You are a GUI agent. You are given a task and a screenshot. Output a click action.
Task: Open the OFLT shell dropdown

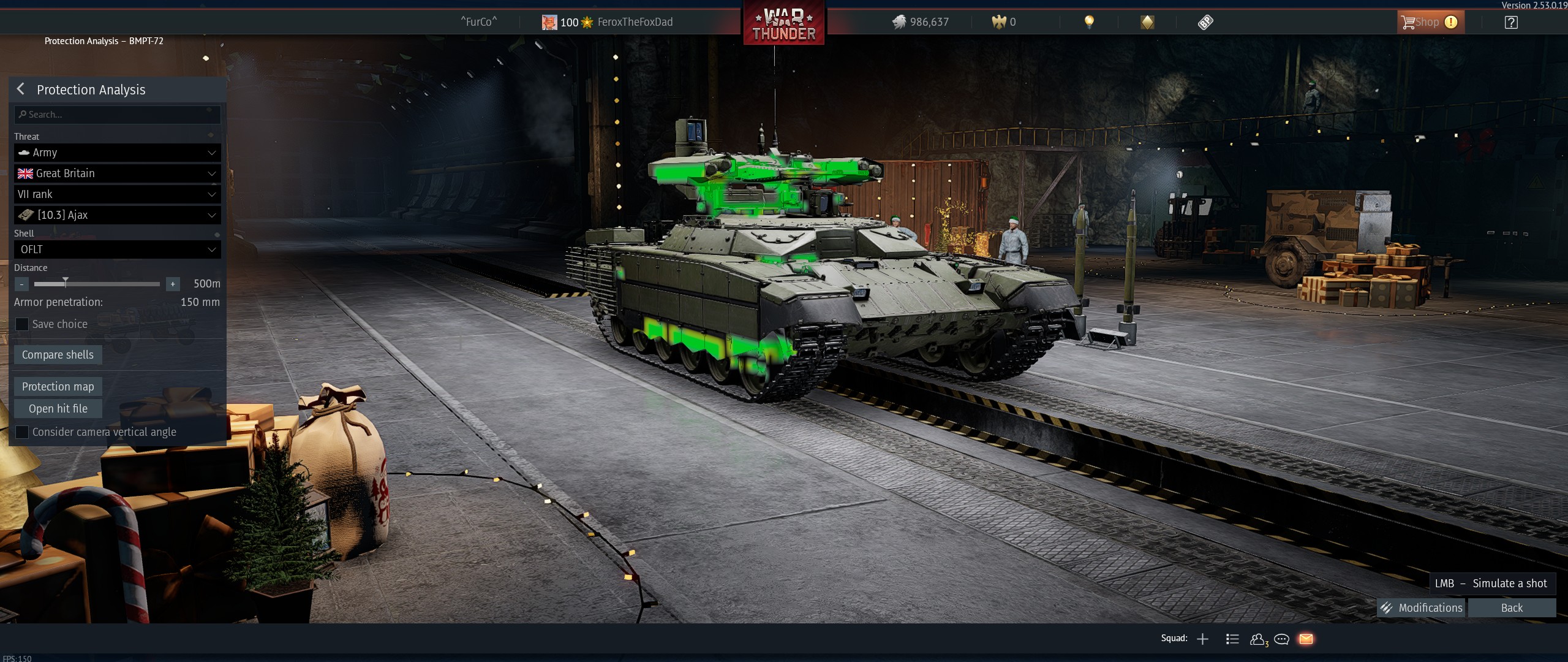(117, 249)
